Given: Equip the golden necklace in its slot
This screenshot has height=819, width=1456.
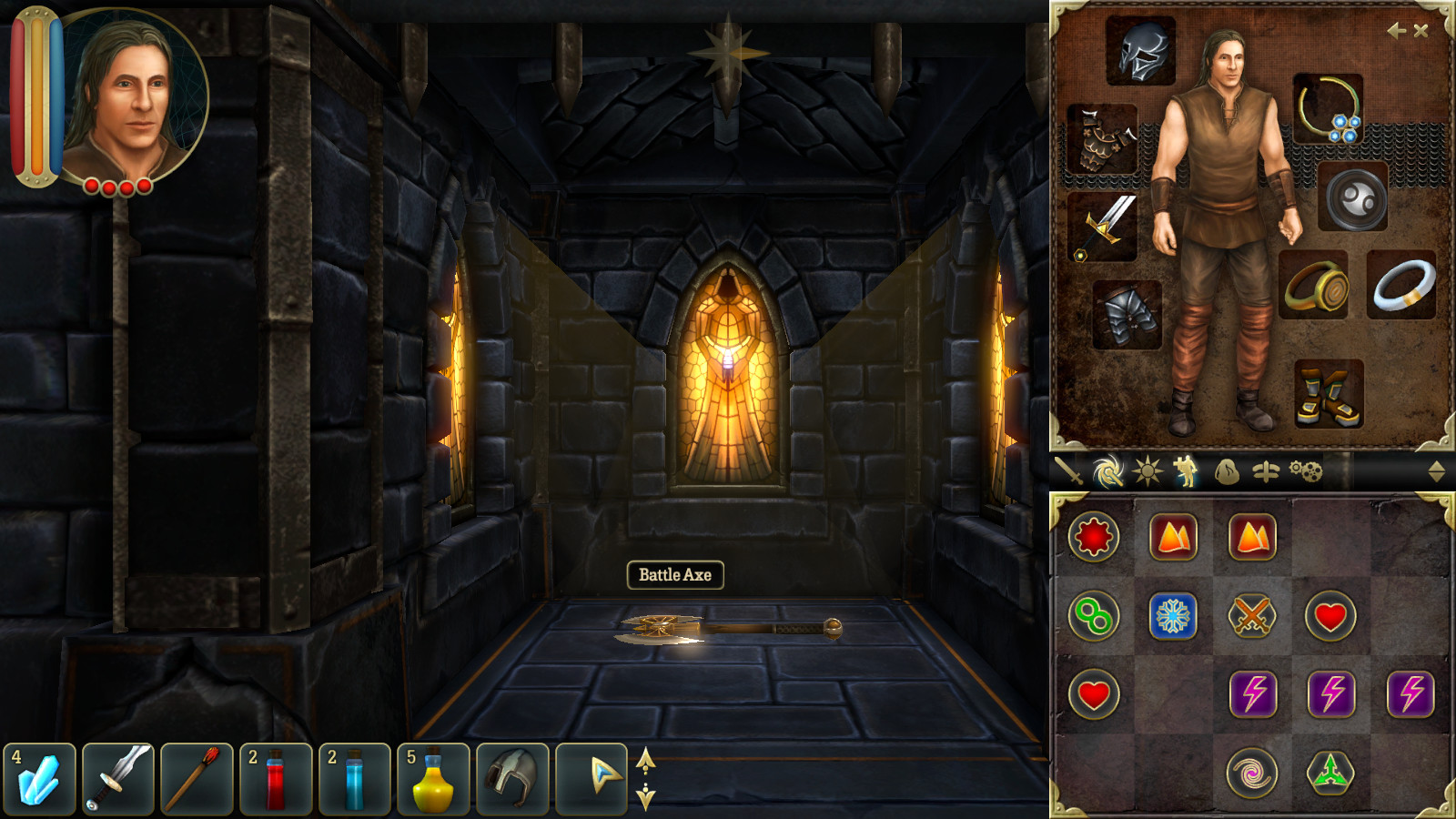Looking at the screenshot, I should pyautogui.click(x=1329, y=109).
